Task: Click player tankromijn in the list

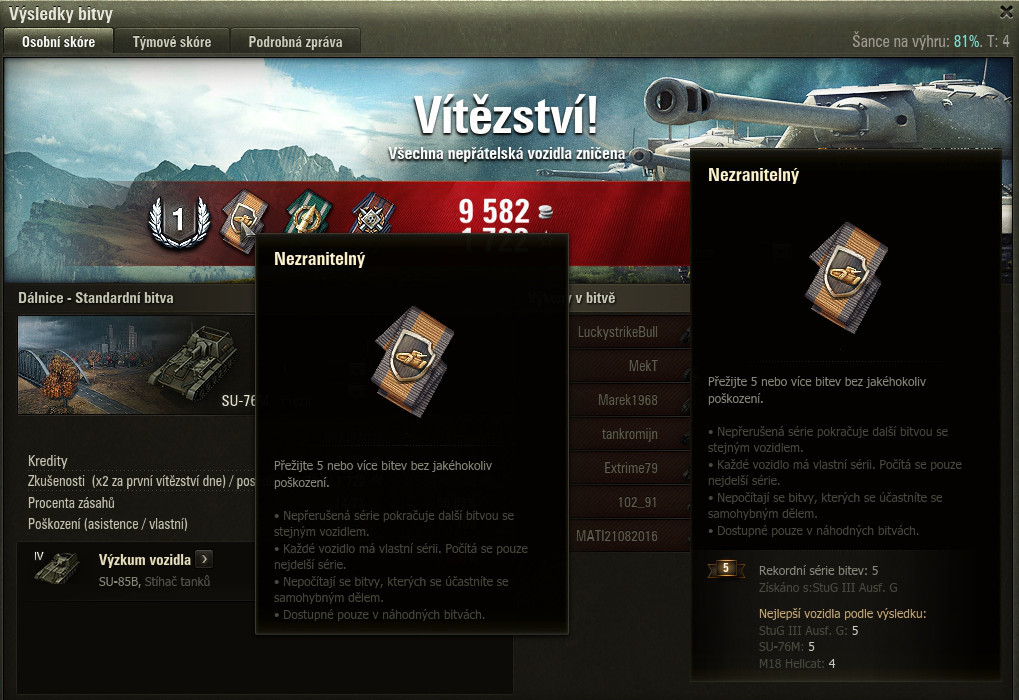Action: point(630,434)
